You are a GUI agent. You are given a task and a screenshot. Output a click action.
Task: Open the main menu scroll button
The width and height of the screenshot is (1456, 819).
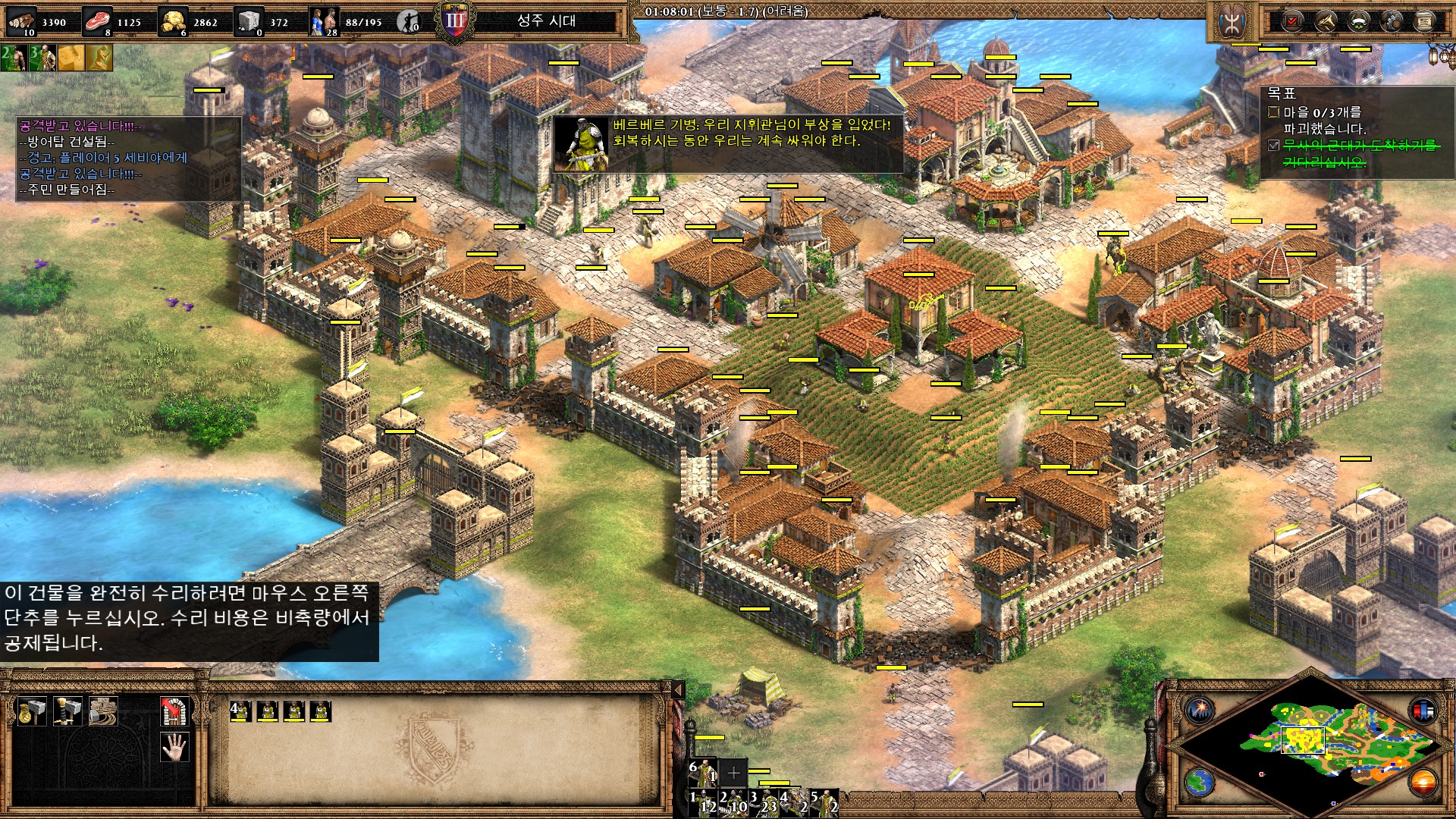[x=1425, y=21]
